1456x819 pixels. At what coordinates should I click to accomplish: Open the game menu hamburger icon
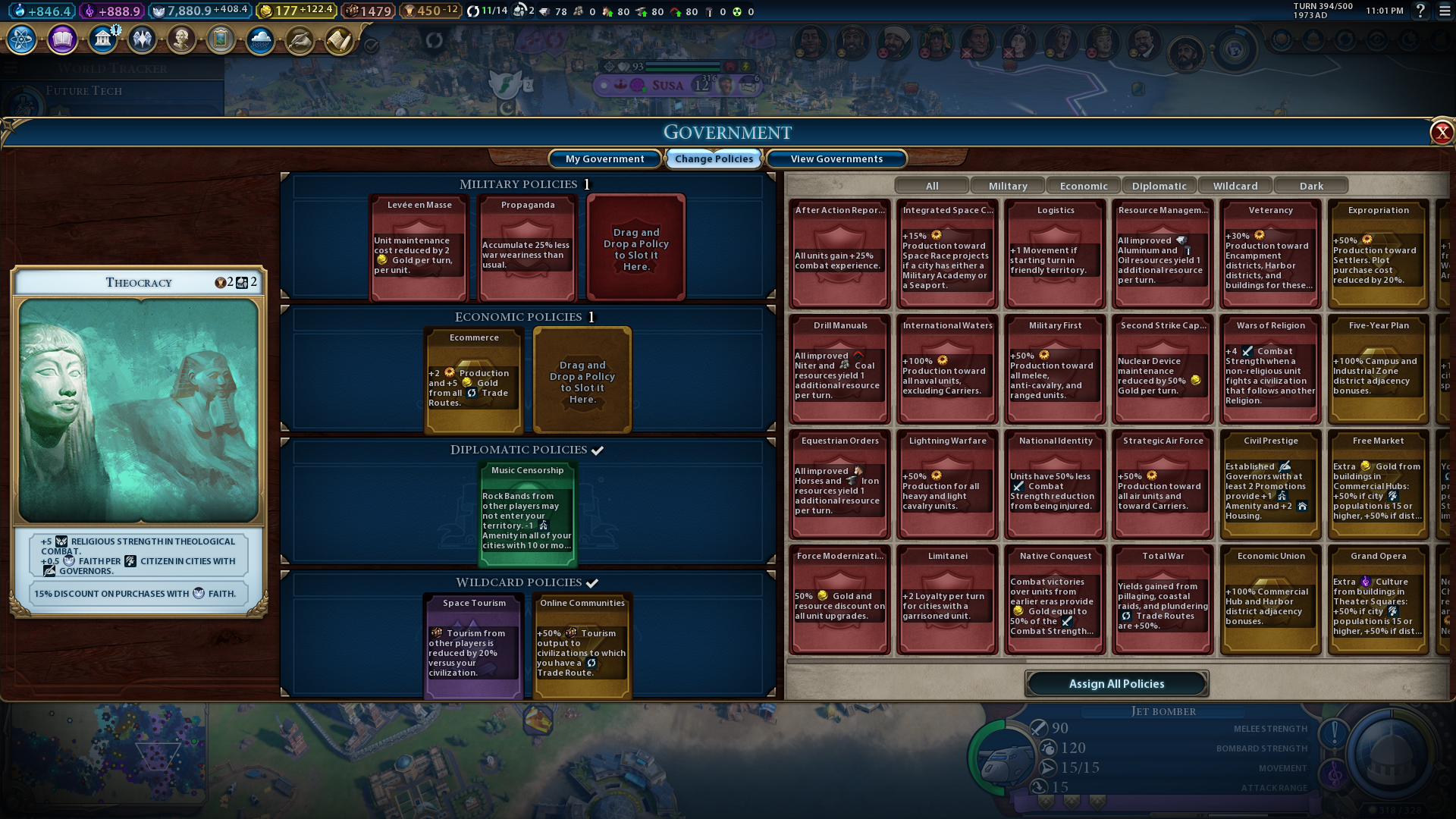point(1445,11)
